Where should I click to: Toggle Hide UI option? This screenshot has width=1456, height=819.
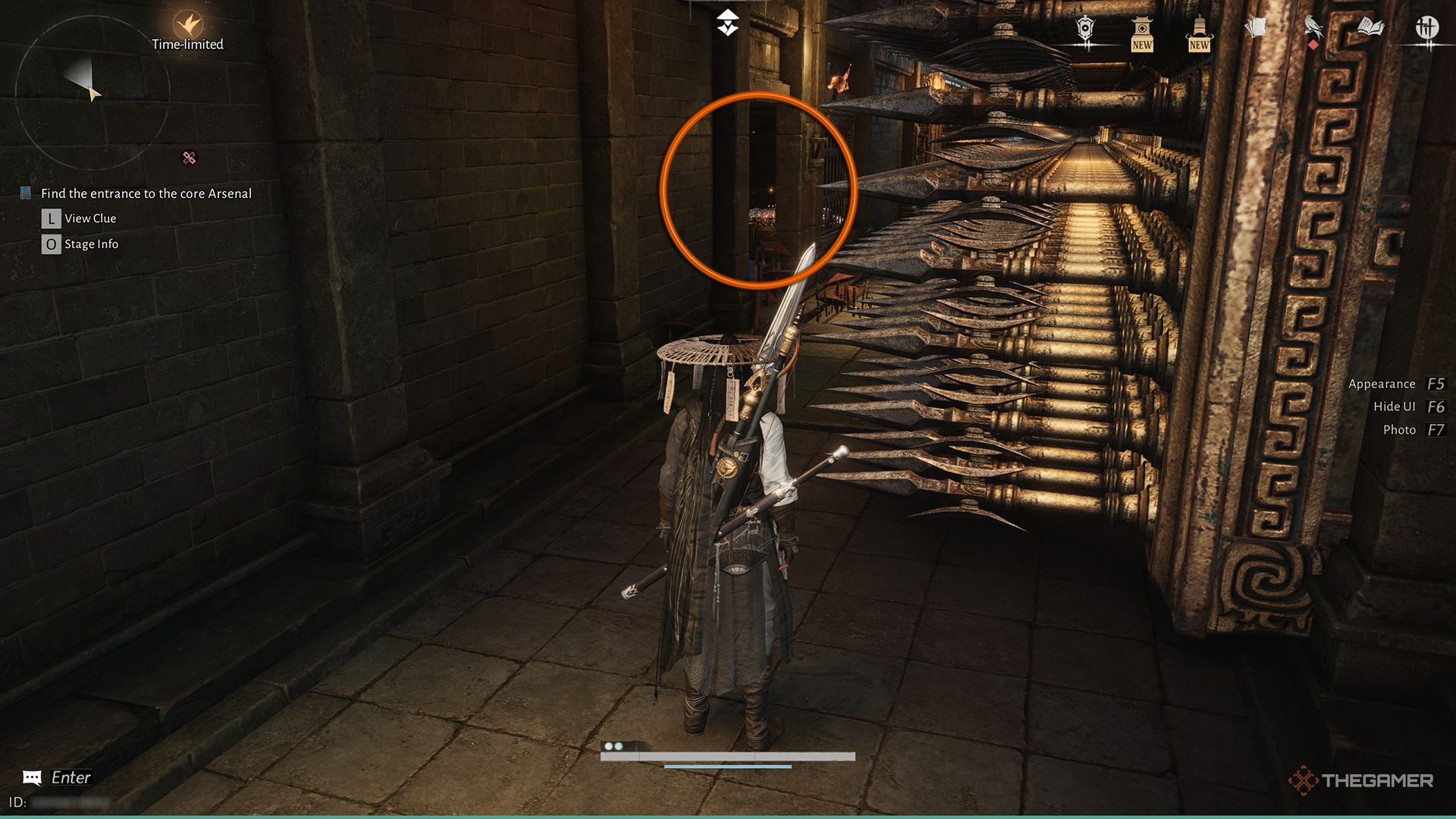(1397, 406)
